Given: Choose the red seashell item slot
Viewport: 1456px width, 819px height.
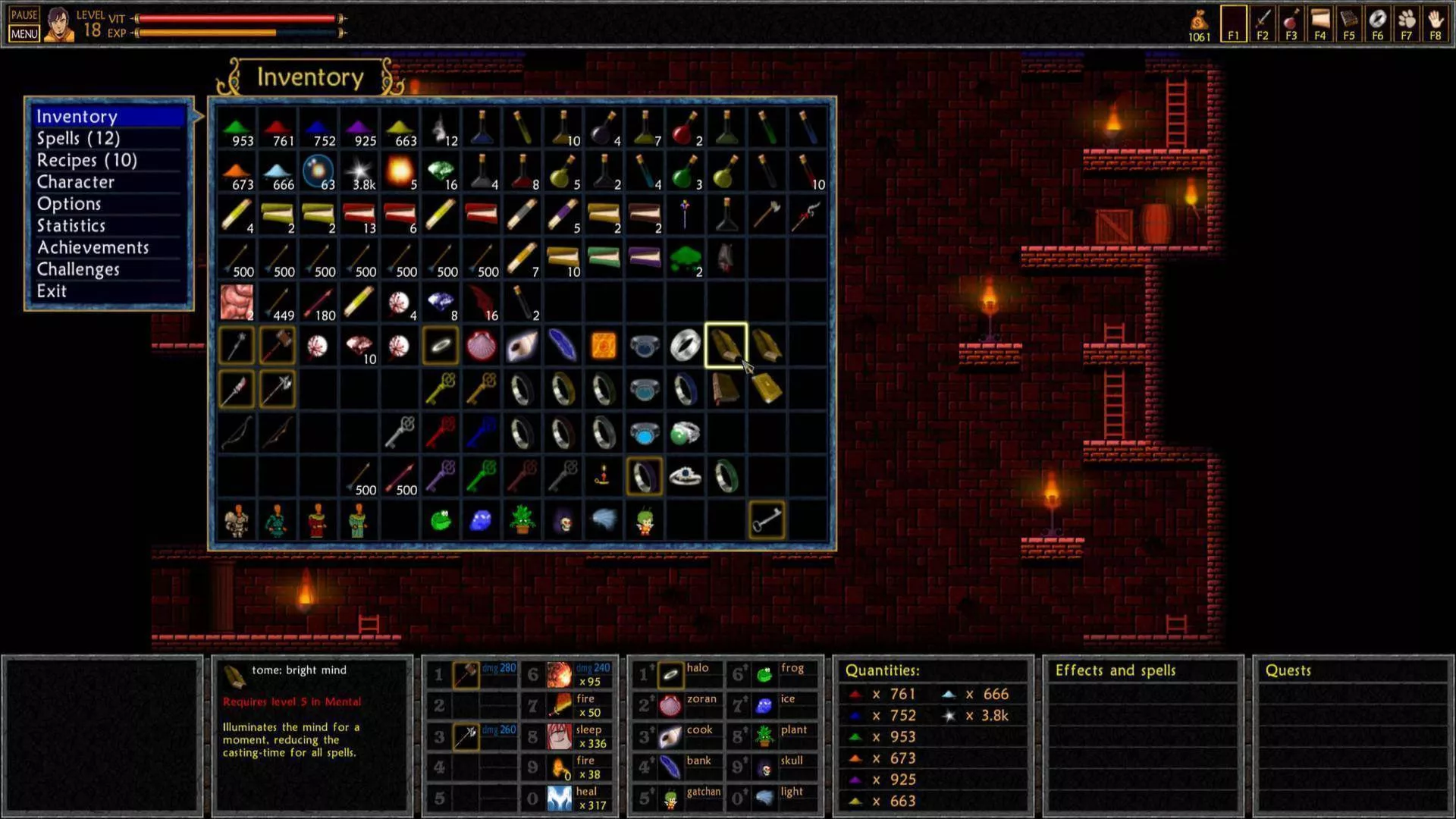Looking at the screenshot, I should point(482,346).
